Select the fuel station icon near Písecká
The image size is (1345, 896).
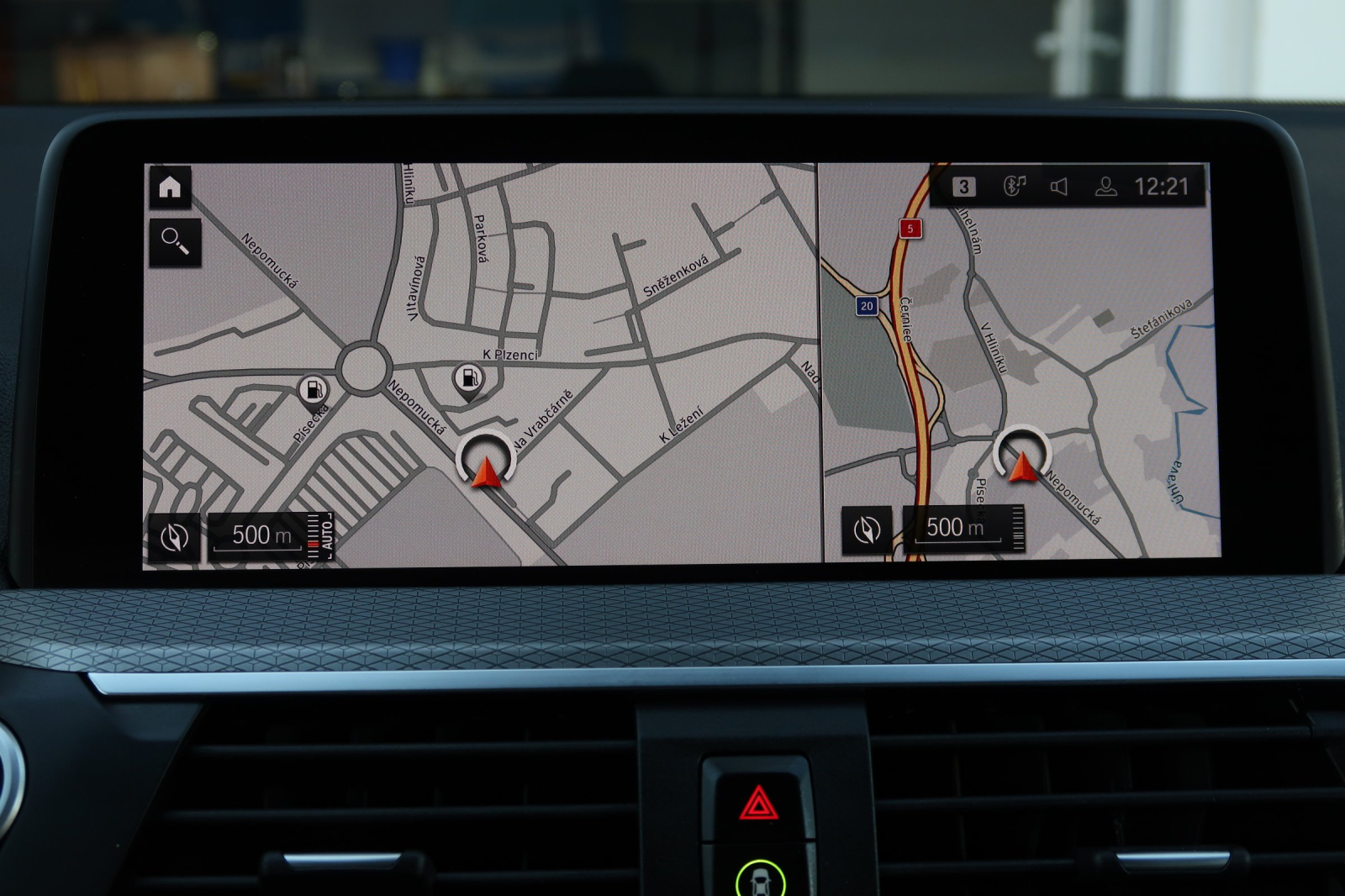point(312,387)
